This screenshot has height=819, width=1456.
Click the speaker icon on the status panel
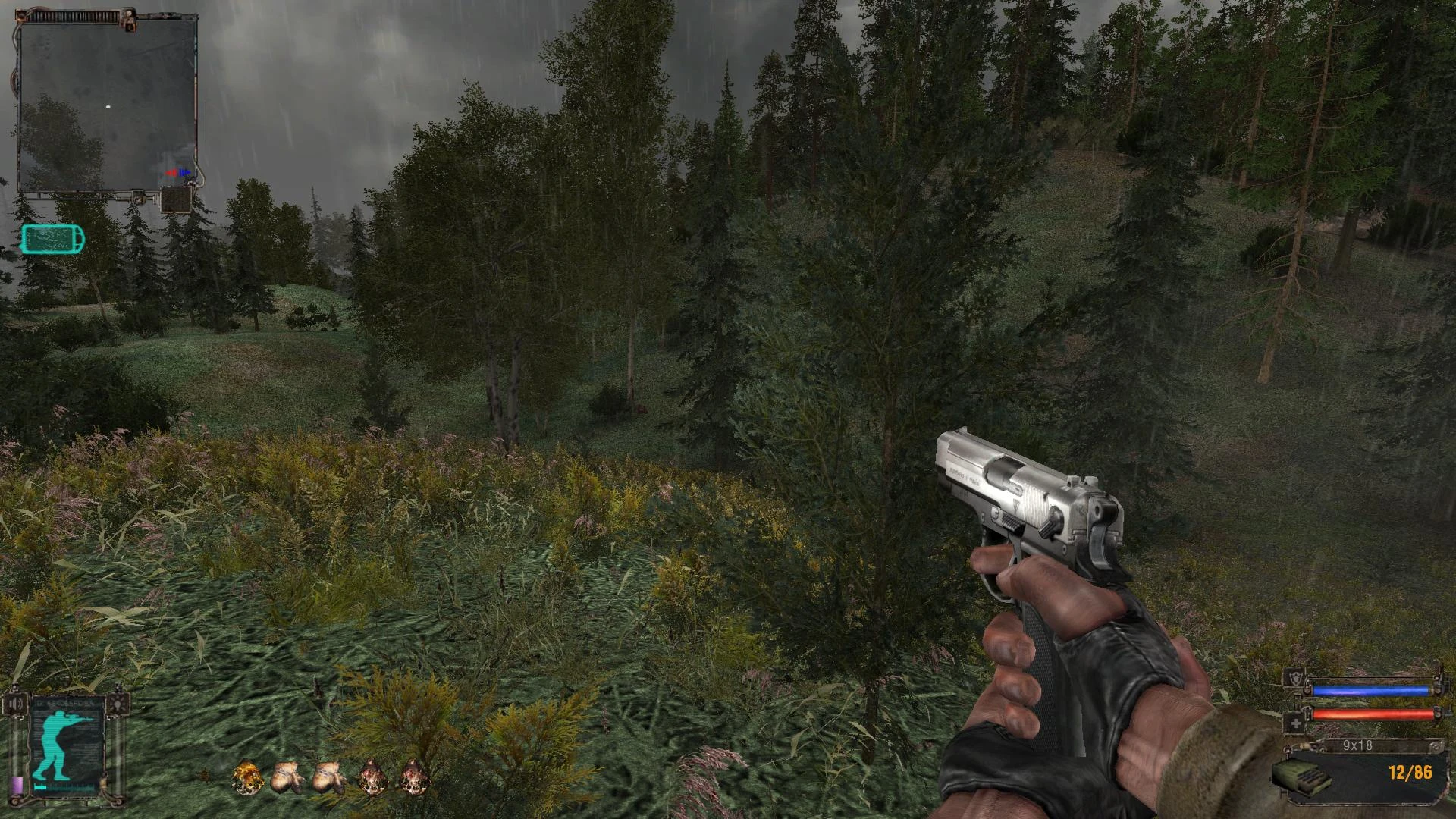point(15,704)
